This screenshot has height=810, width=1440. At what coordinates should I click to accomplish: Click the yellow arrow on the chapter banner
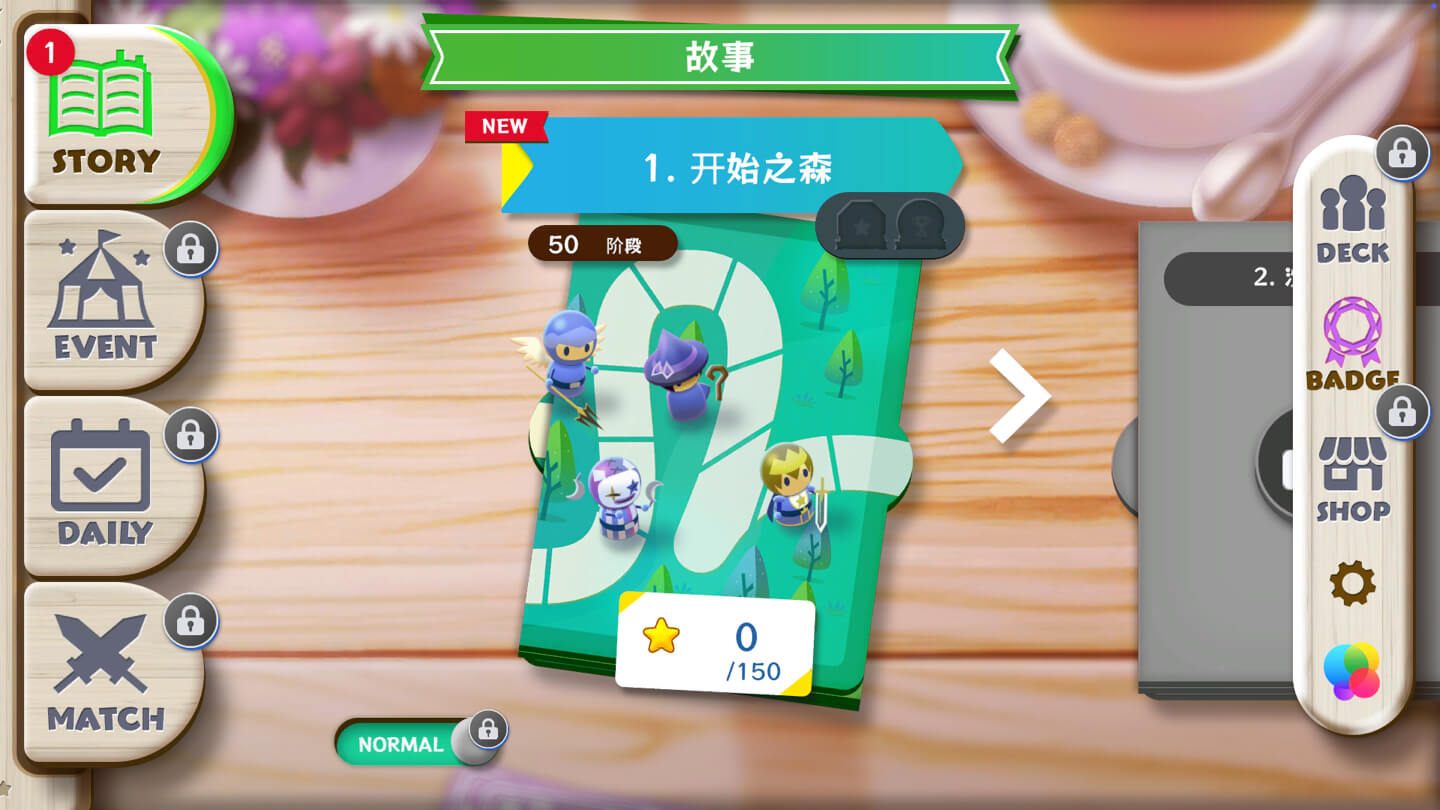510,170
